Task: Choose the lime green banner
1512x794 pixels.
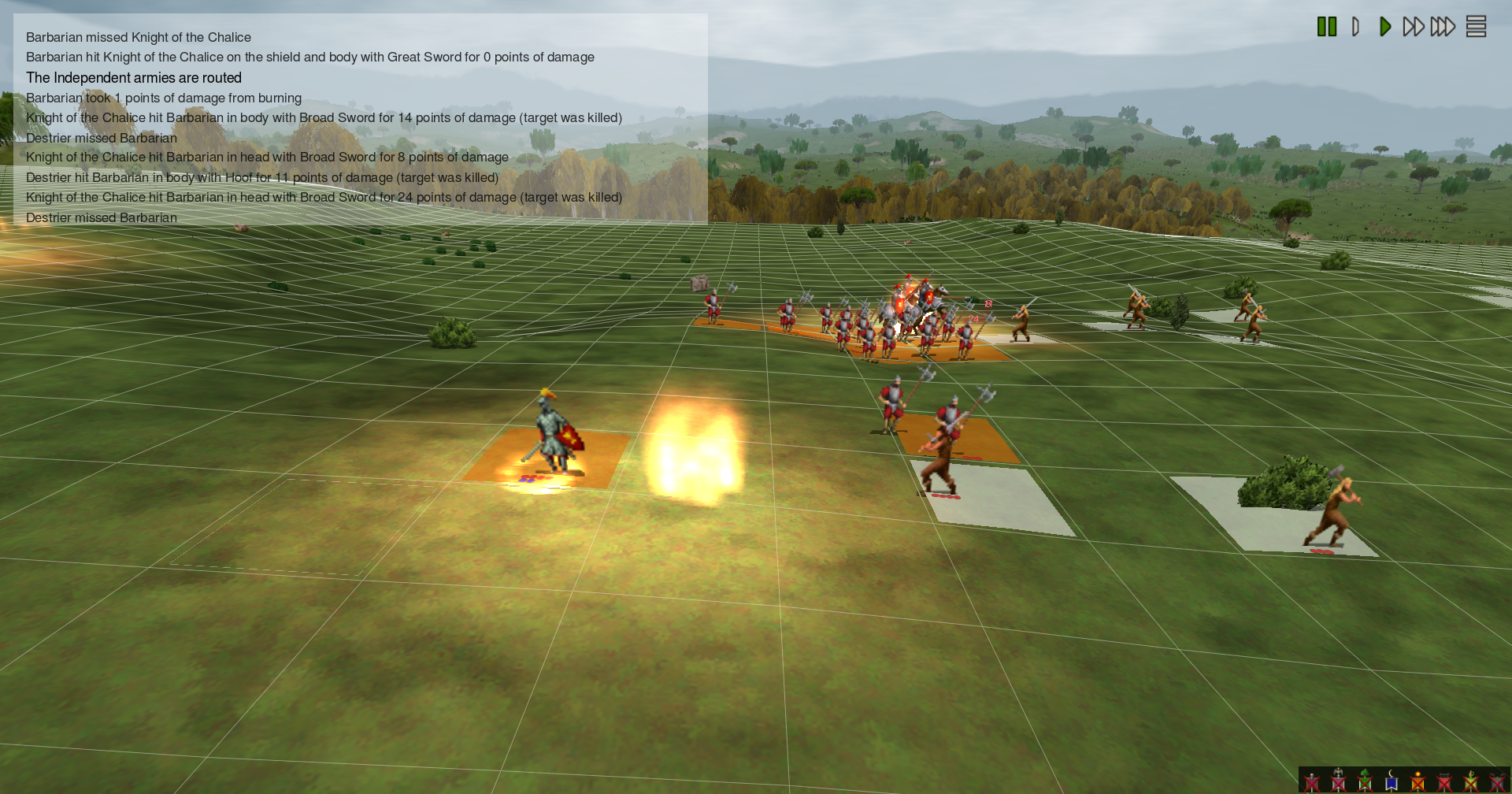Action: (x=1470, y=781)
